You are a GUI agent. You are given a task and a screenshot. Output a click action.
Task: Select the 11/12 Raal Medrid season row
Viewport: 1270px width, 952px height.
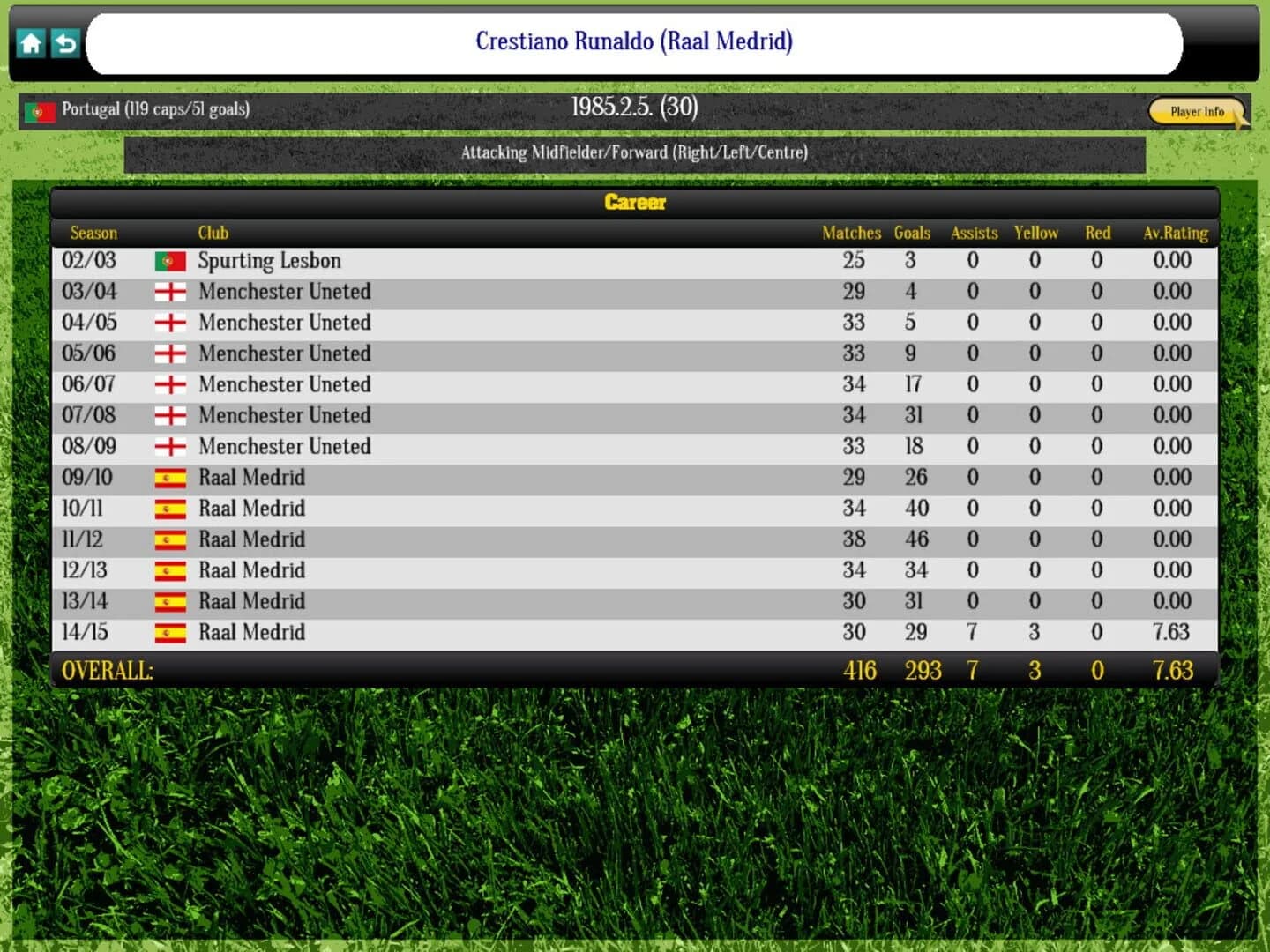529,539
